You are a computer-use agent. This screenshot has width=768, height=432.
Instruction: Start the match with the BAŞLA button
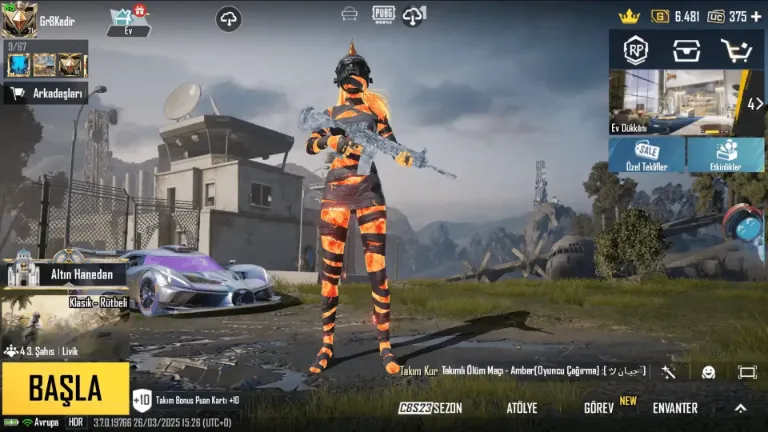tap(65, 388)
